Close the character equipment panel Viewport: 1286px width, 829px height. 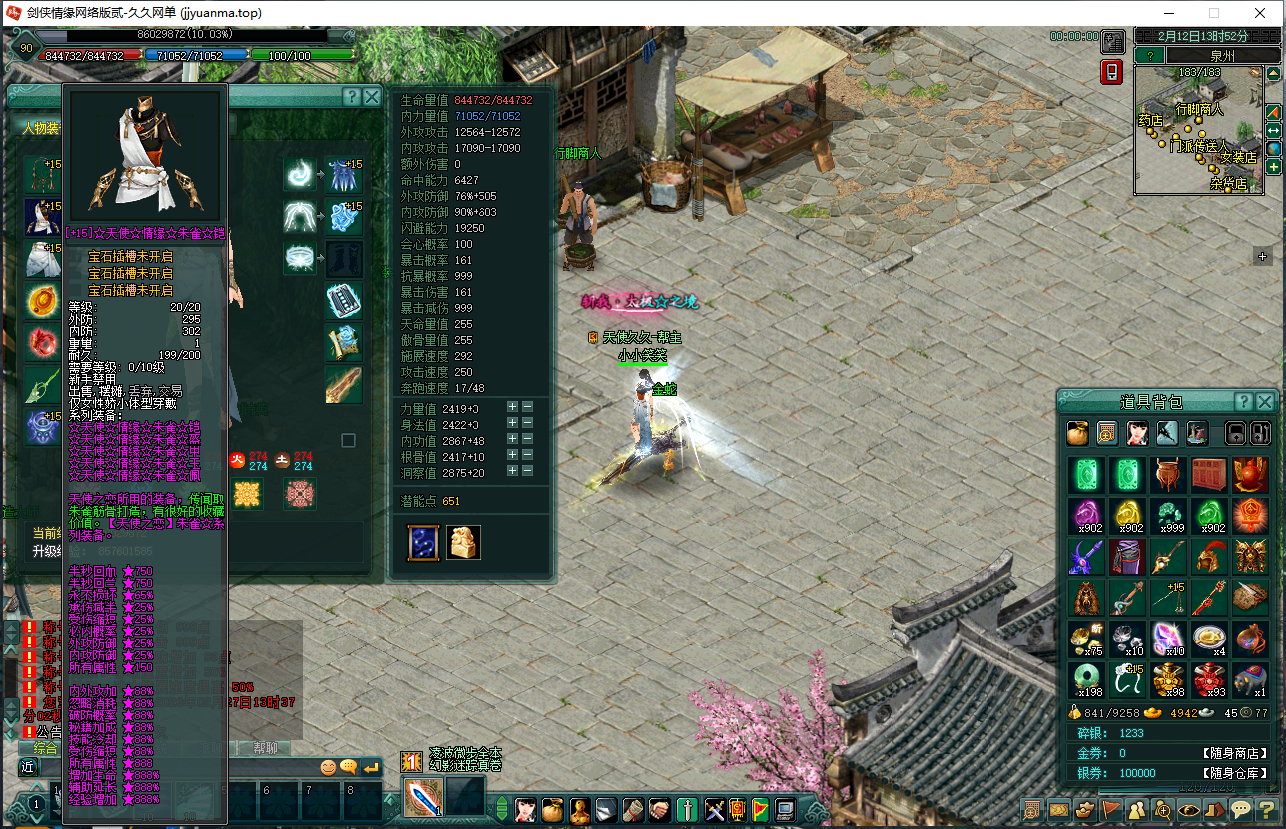click(372, 97)
